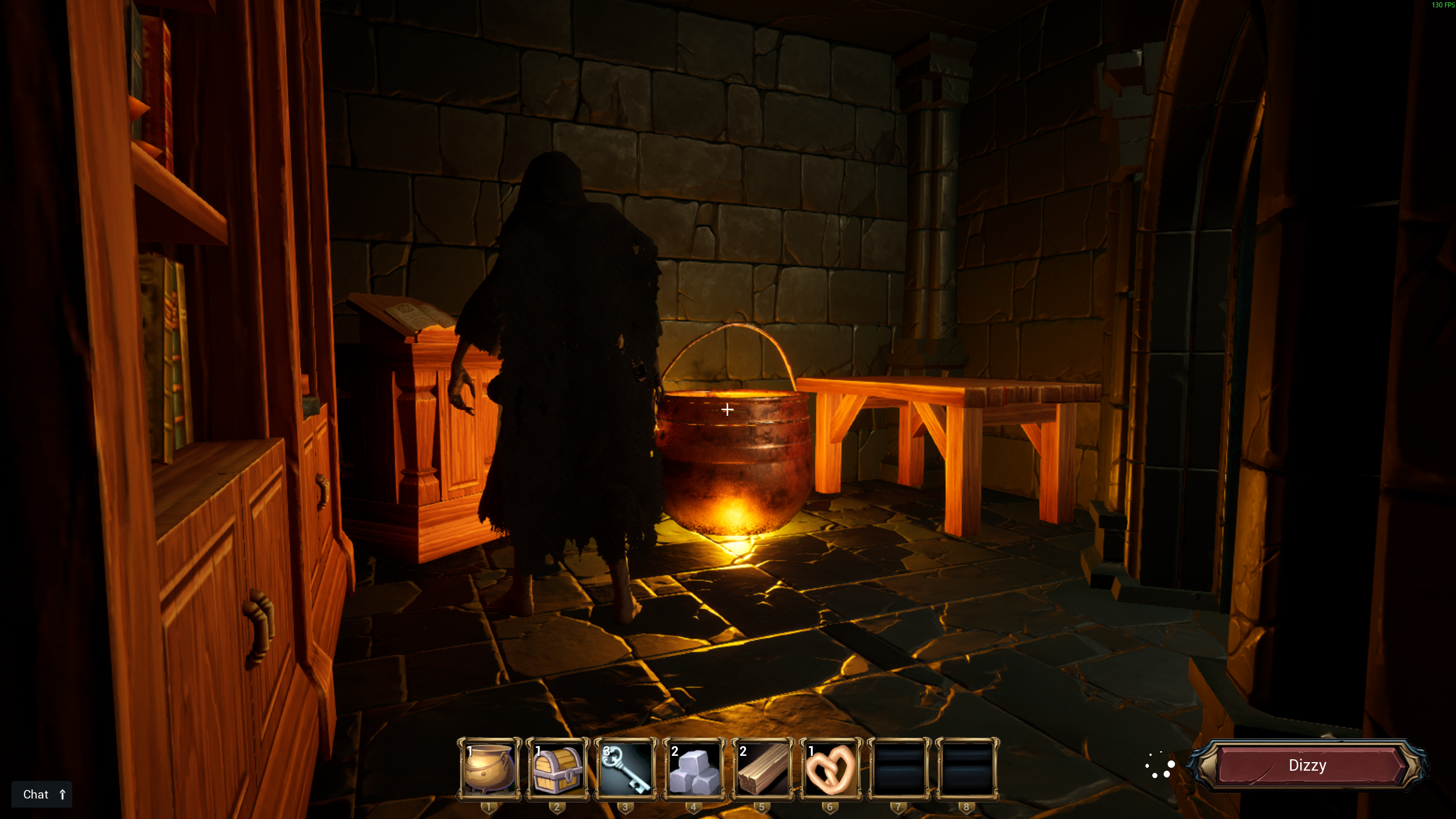Select the golden cauldron hotbar slot

click(x=489, y=769)
